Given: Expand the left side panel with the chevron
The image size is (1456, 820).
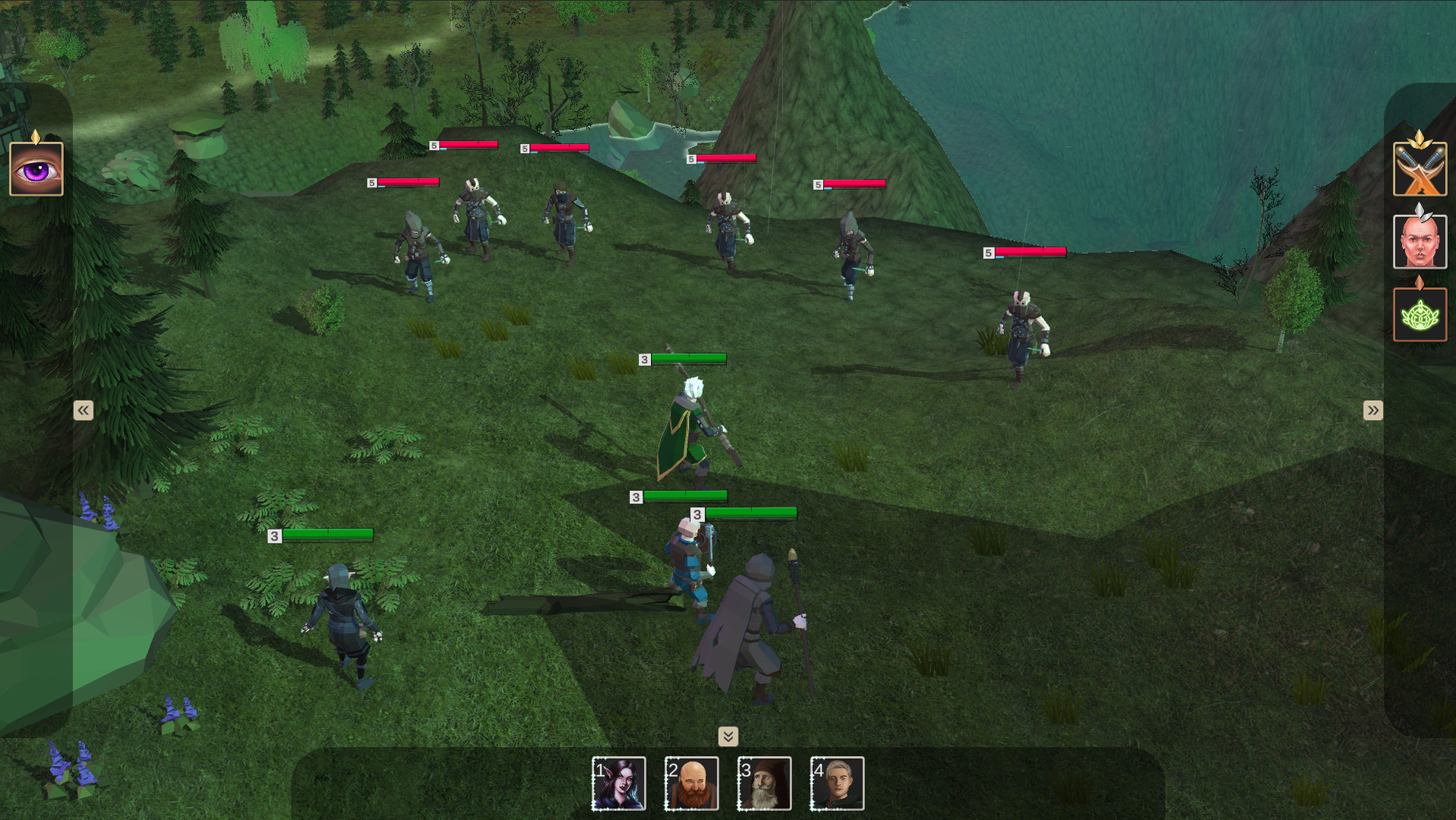Looking at the screenshot, I should click(82, 409).
